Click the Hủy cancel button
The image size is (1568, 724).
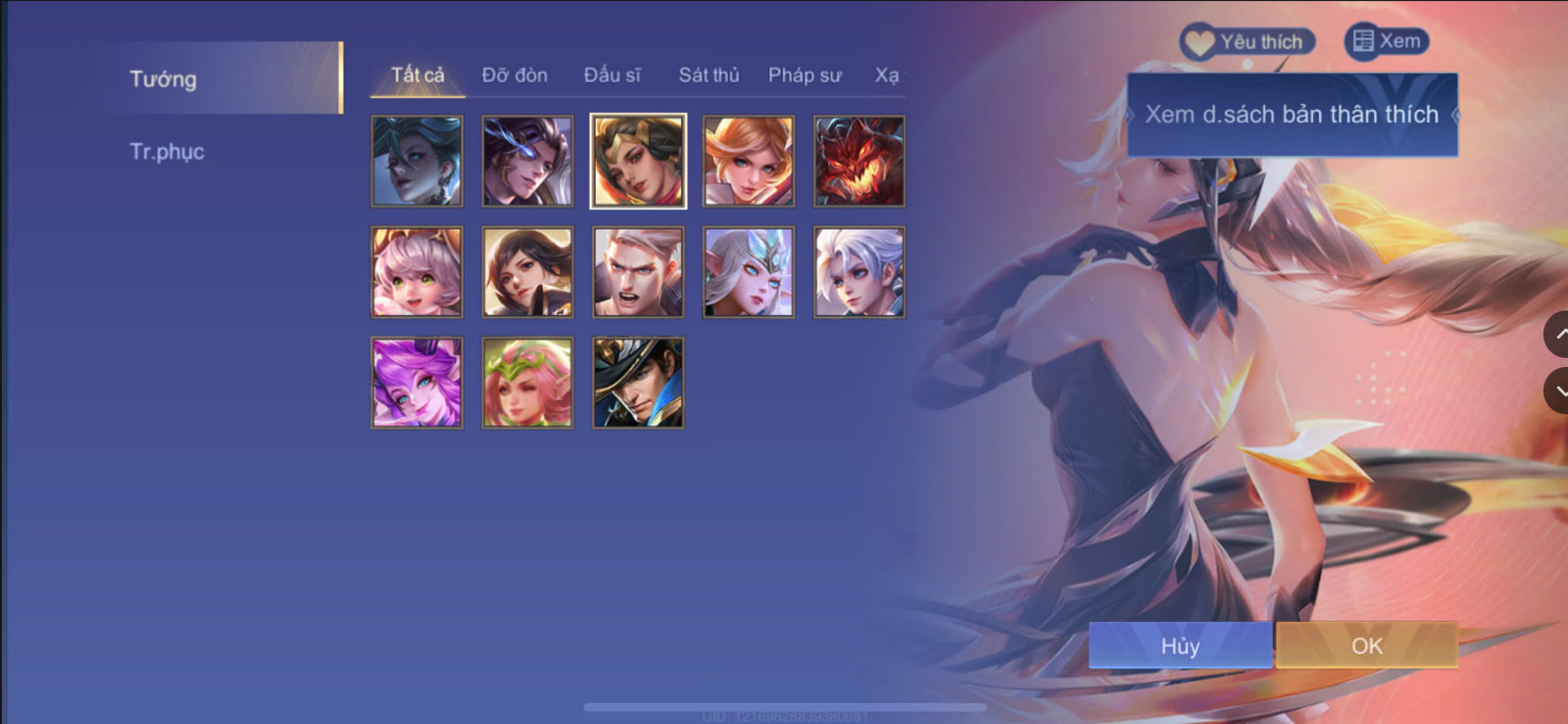pyautogui.click(x=1179, y=646)
